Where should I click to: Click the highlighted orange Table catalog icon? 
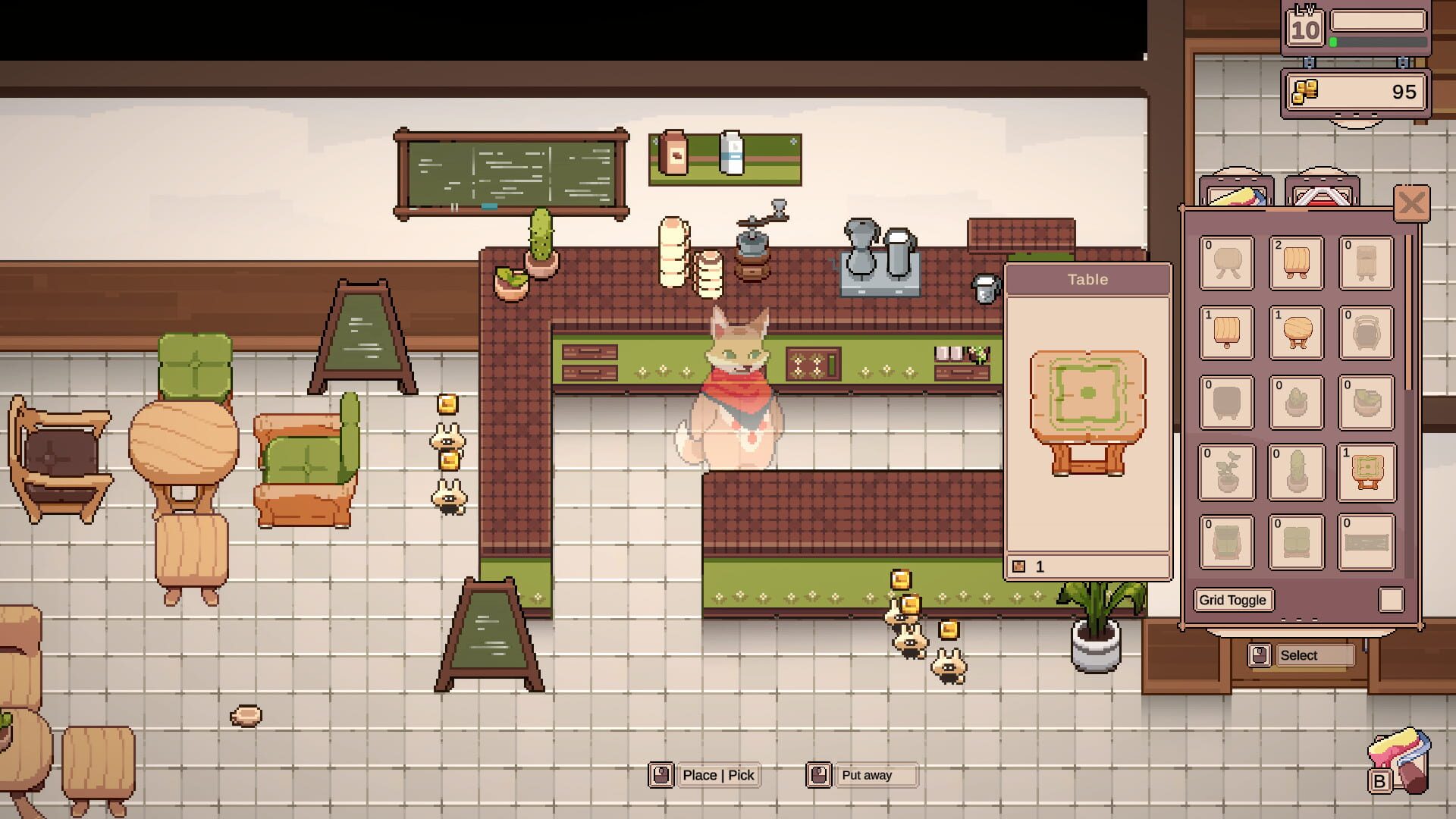(1366, 472)
